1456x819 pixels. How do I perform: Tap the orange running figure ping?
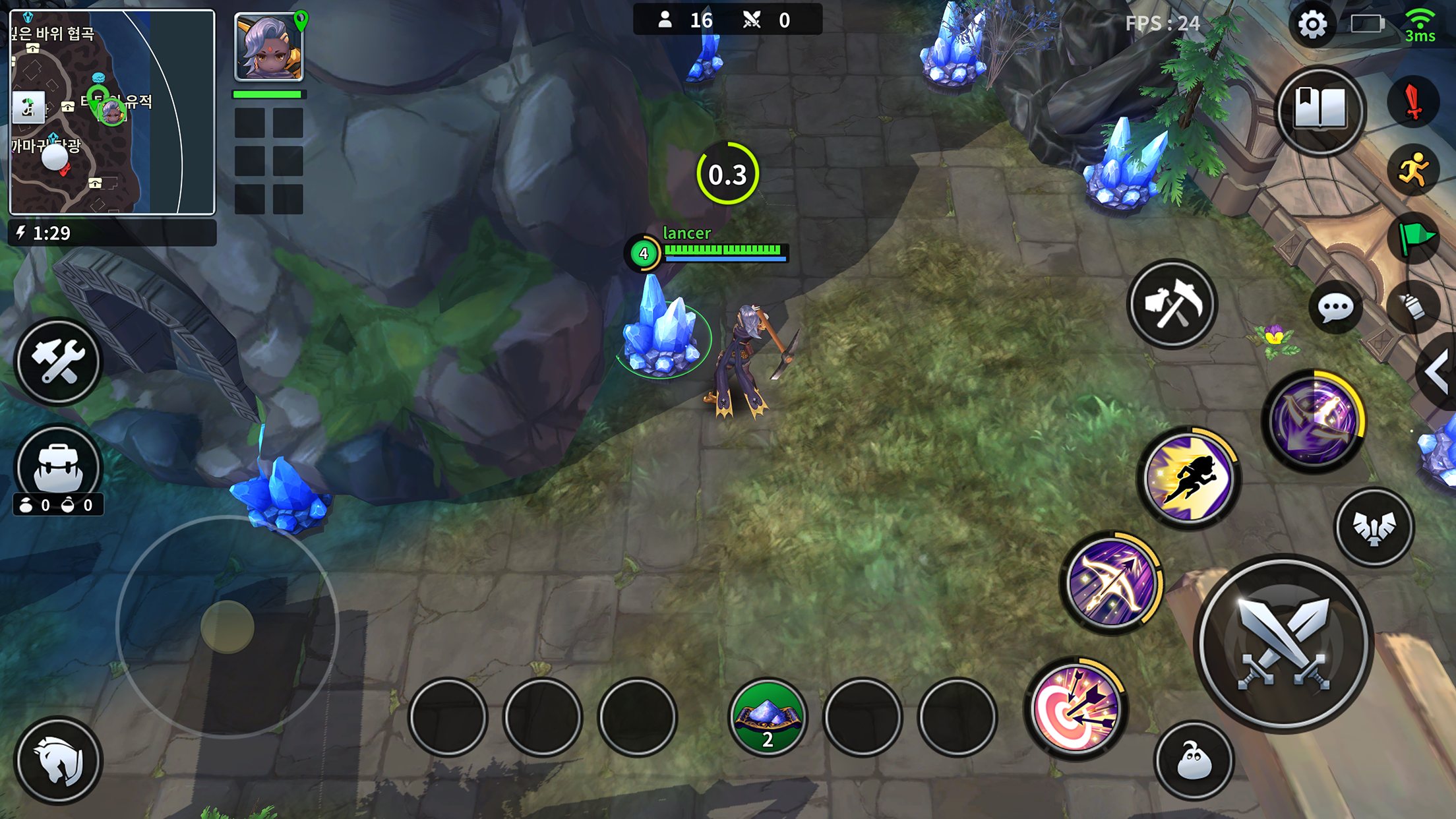(x=1412, y=170)
